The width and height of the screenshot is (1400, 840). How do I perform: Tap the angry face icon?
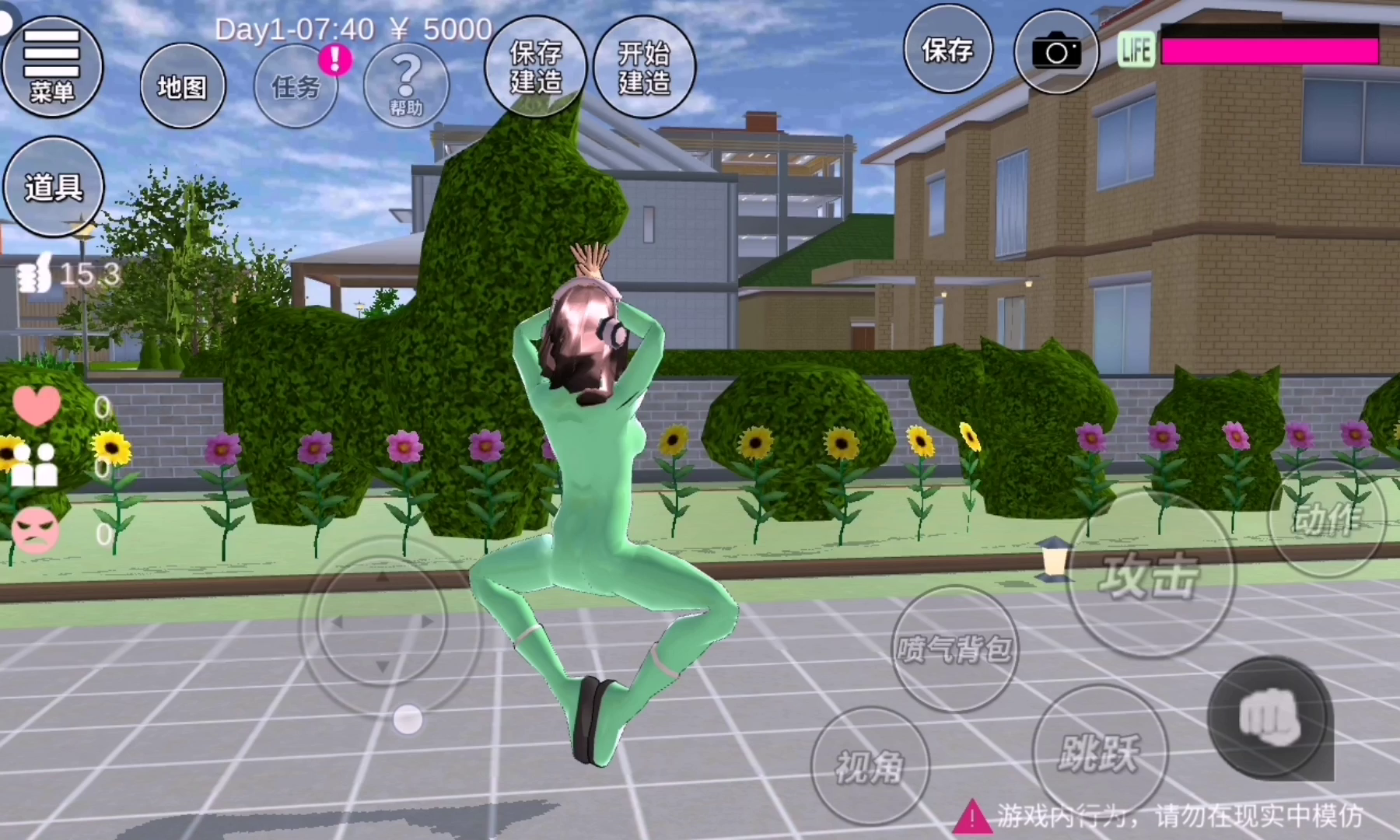(35, 530)
